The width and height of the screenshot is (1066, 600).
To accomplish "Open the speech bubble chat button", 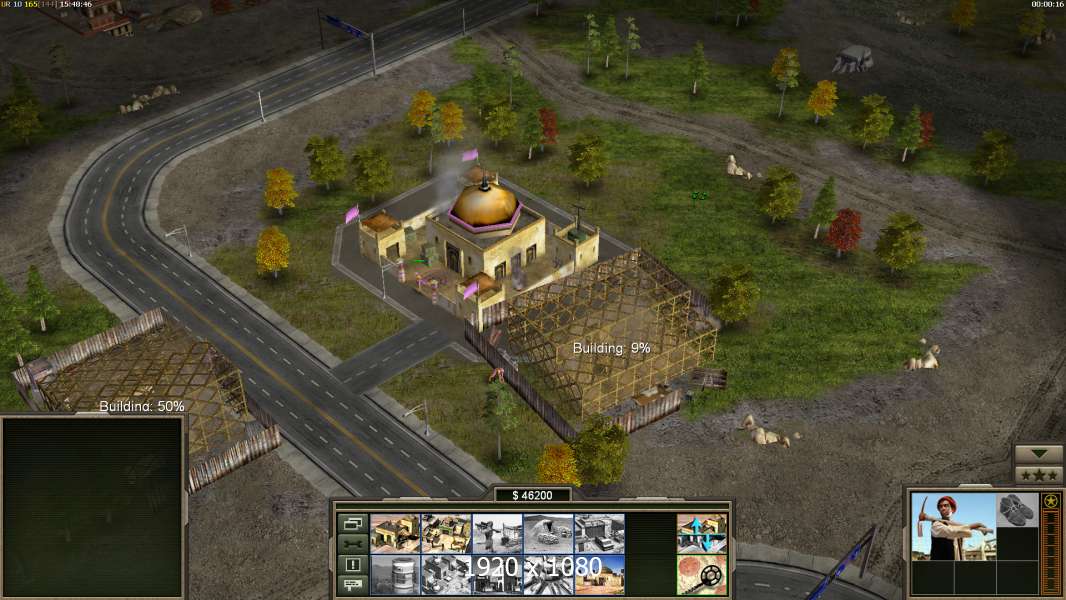I will [x=352, y=584].
